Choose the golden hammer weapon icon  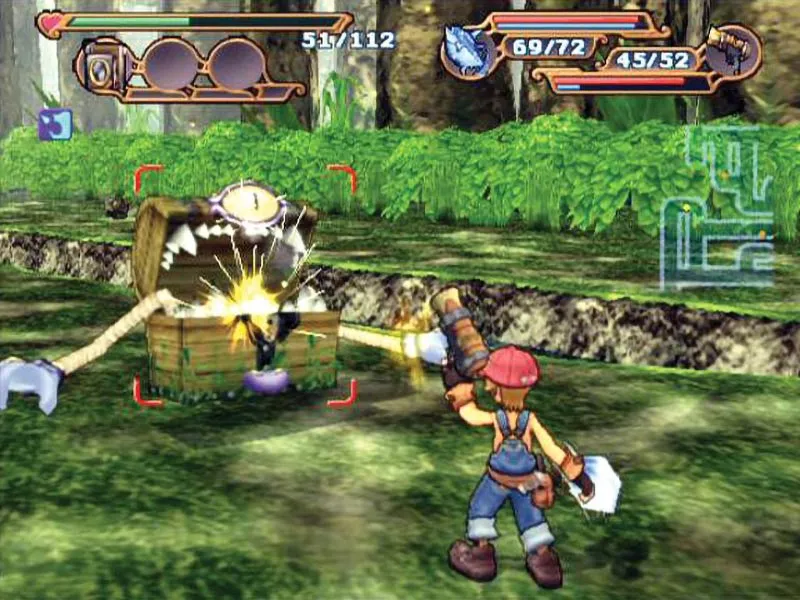(x=733, y=50)
